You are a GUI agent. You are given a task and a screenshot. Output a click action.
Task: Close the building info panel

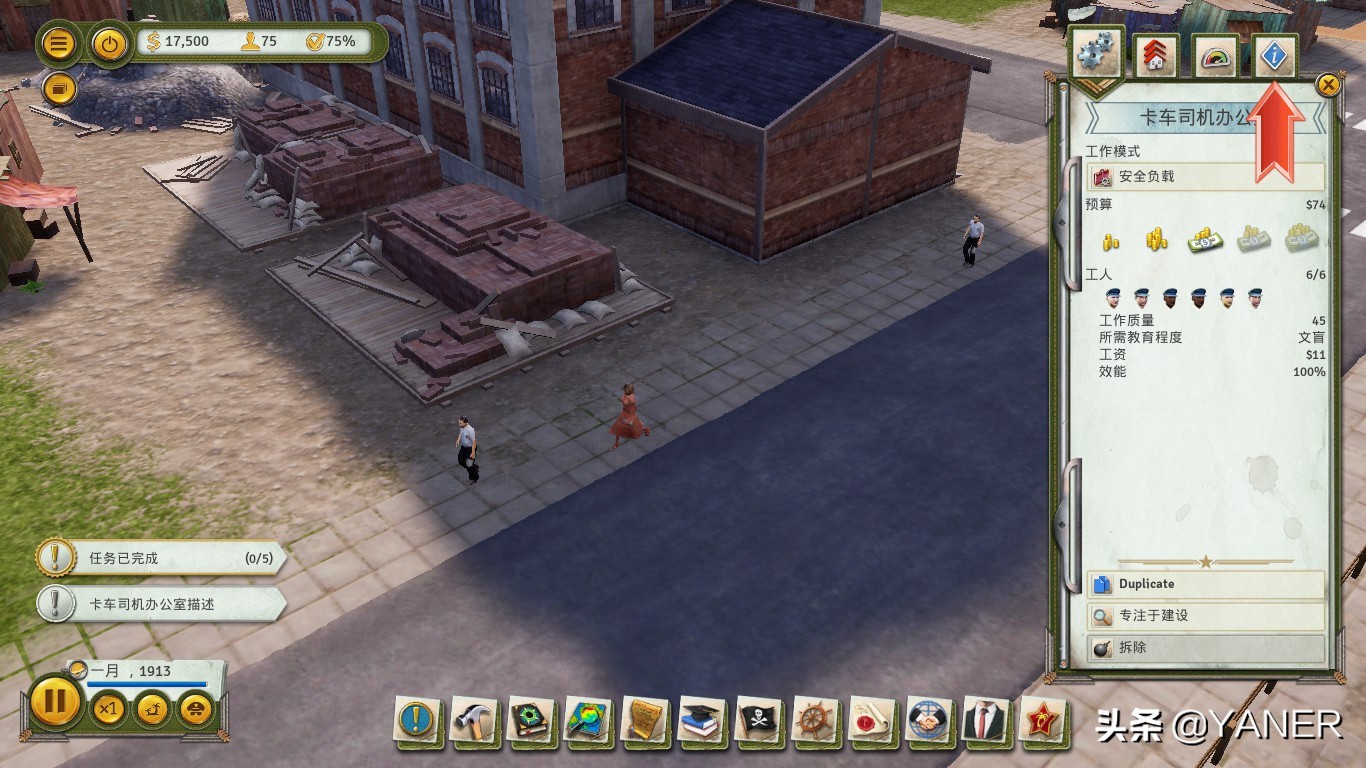pyautogui.click(x=1328, y=86)
